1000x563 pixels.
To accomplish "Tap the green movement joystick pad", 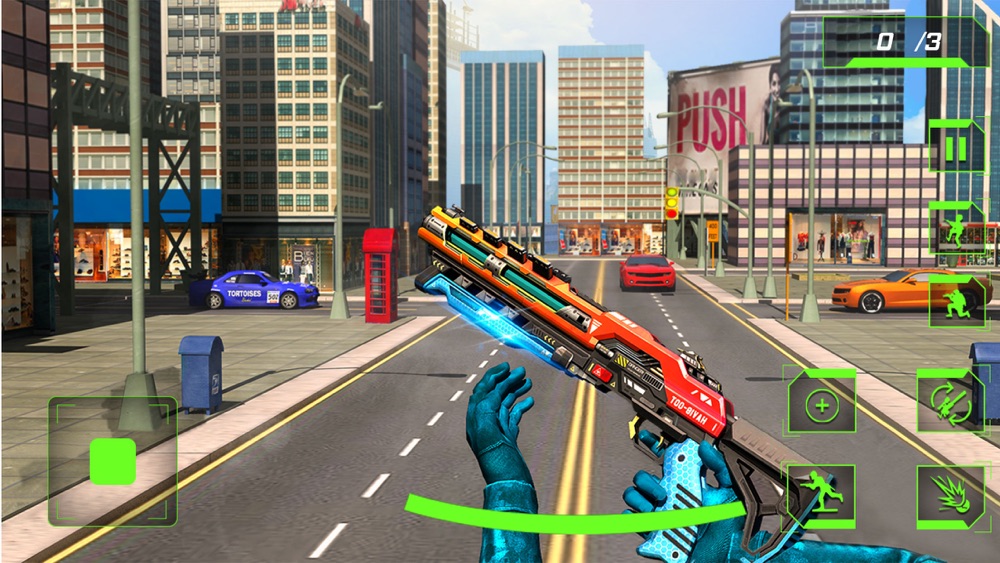I will [113, 461].
